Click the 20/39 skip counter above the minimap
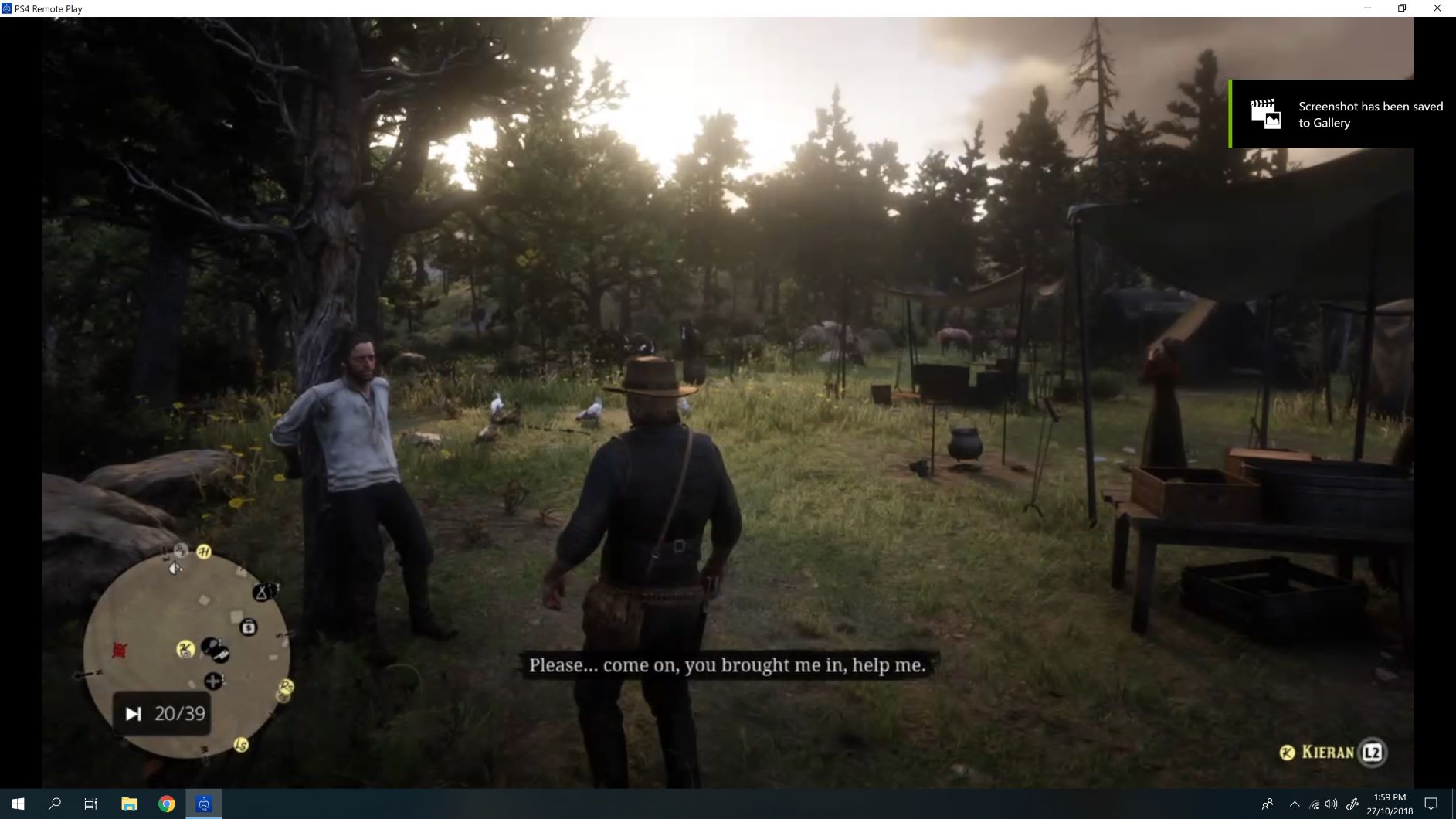Image resolution: width=1456 pixels, height=819 pixels. 162,712
